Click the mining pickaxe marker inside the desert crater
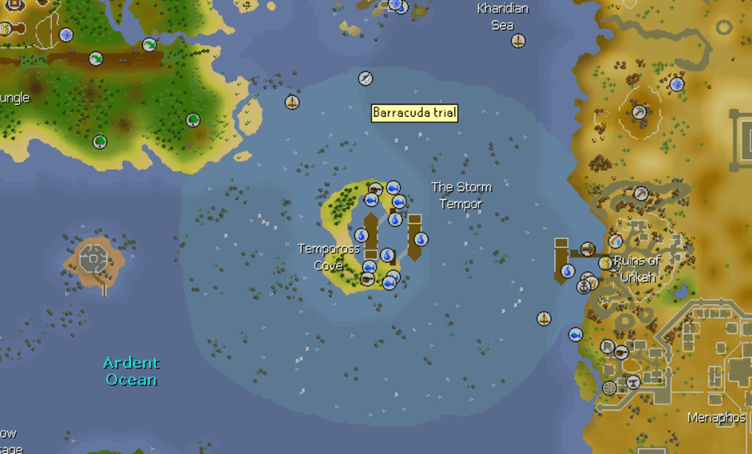752x454 pixels. 638,111
